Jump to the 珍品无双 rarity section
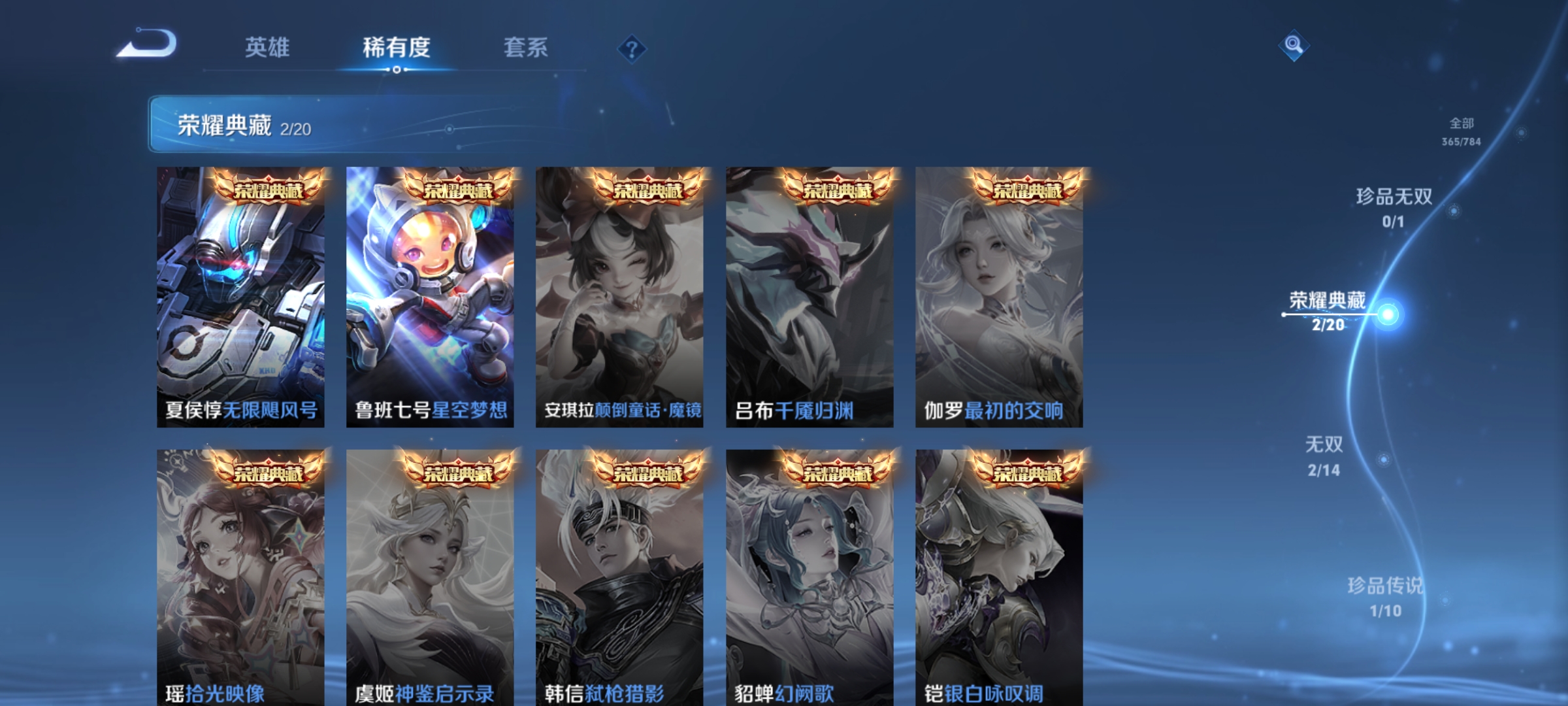 point(1394,207)
